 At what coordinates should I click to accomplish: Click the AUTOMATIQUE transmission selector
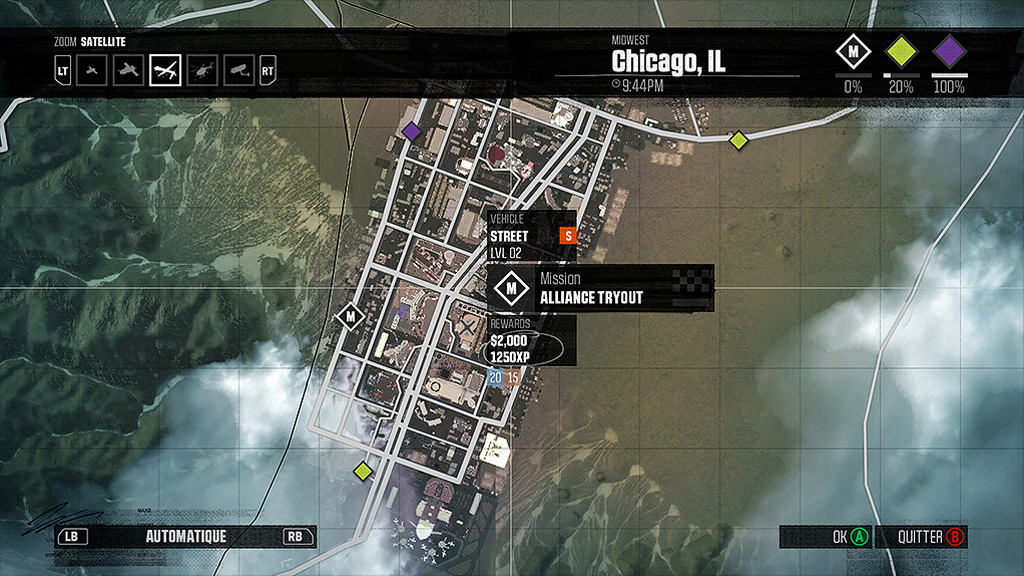tap(186, 537)
